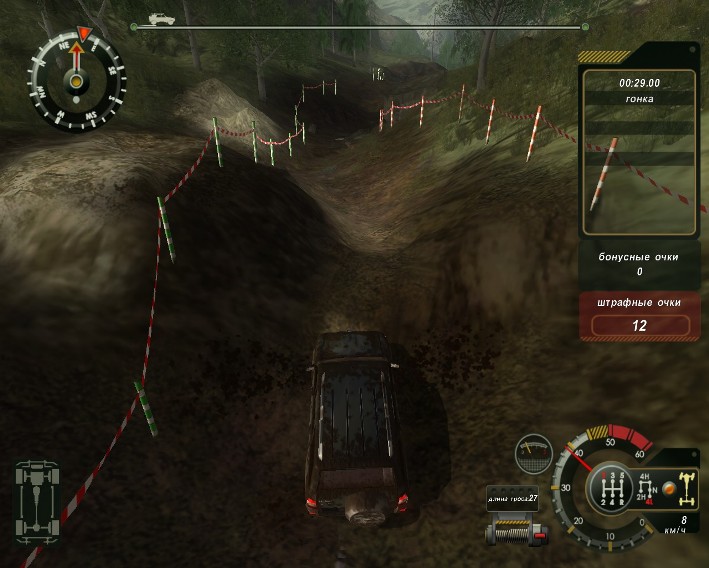The image size is (709, 568).
Task: Click the compass in the corner
Action: [76, 79]
